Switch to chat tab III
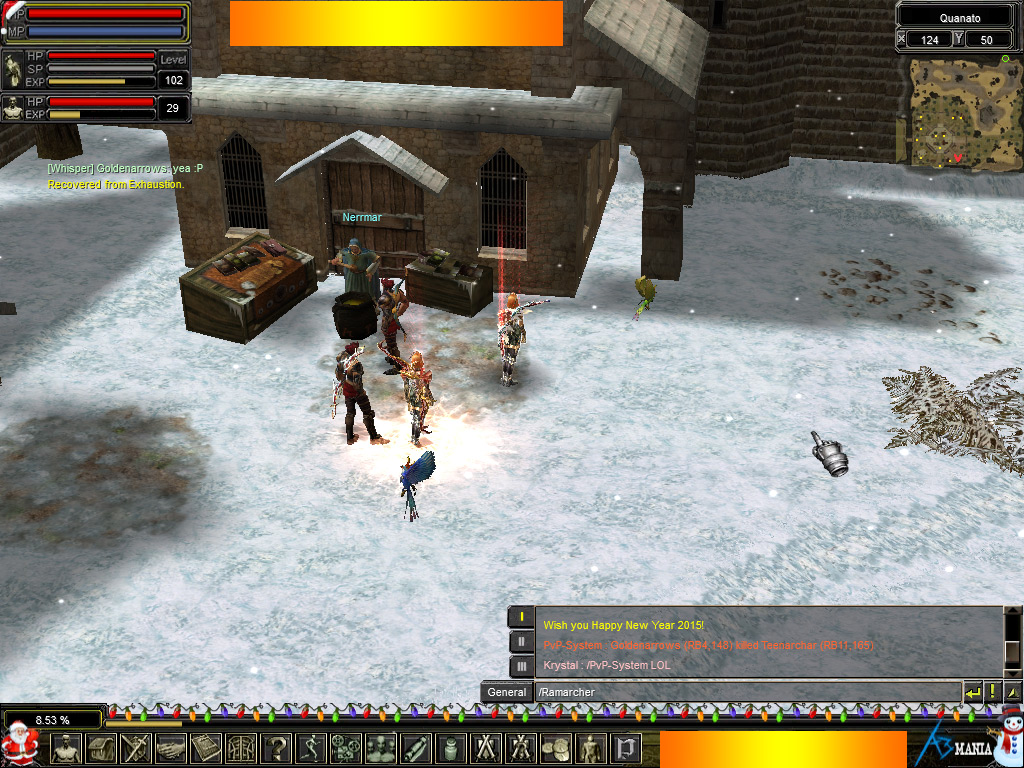 click(x=521, y=666)
